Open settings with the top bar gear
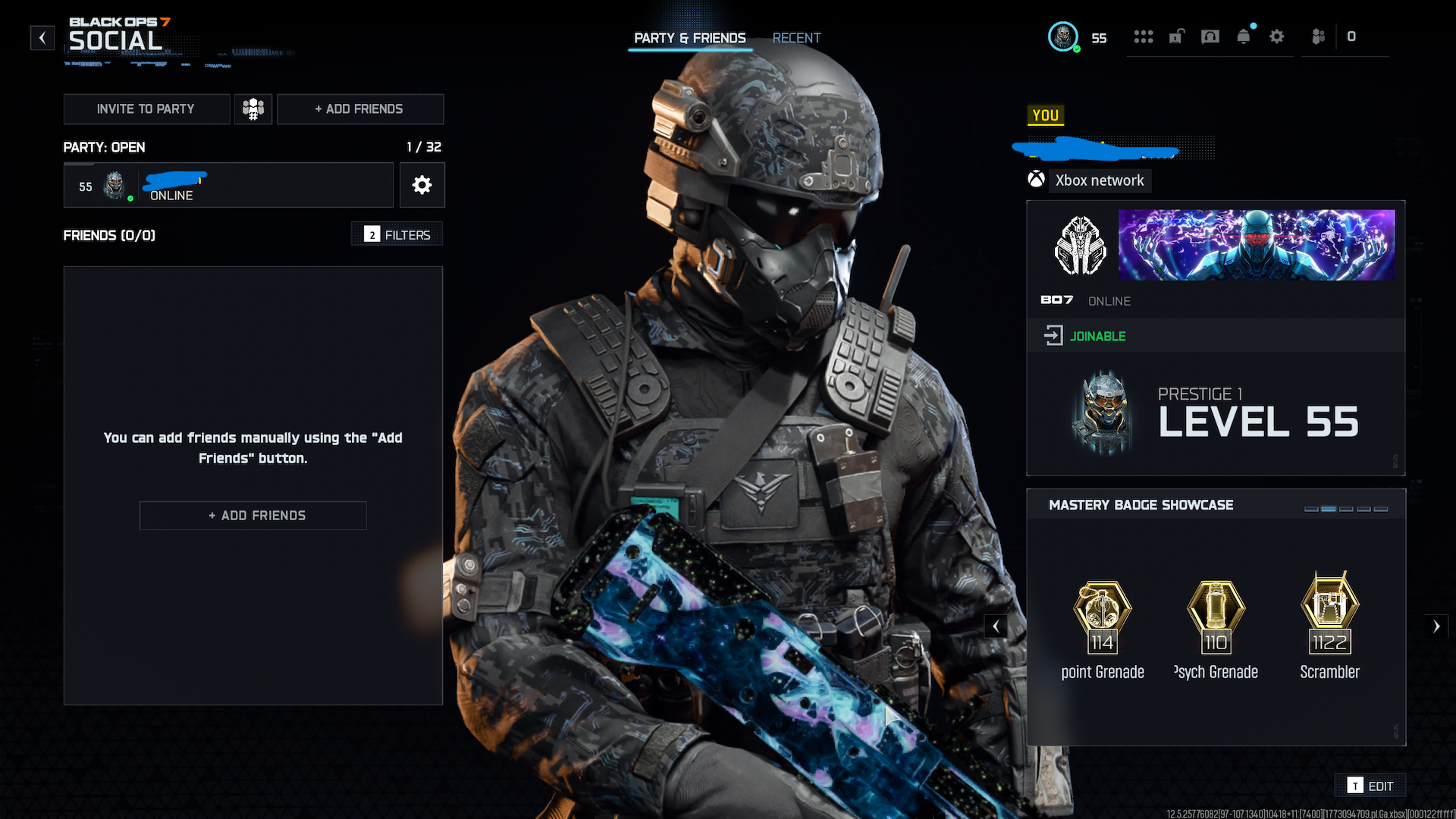Viewport: 1456px width, 819px height. [1277, 36]
